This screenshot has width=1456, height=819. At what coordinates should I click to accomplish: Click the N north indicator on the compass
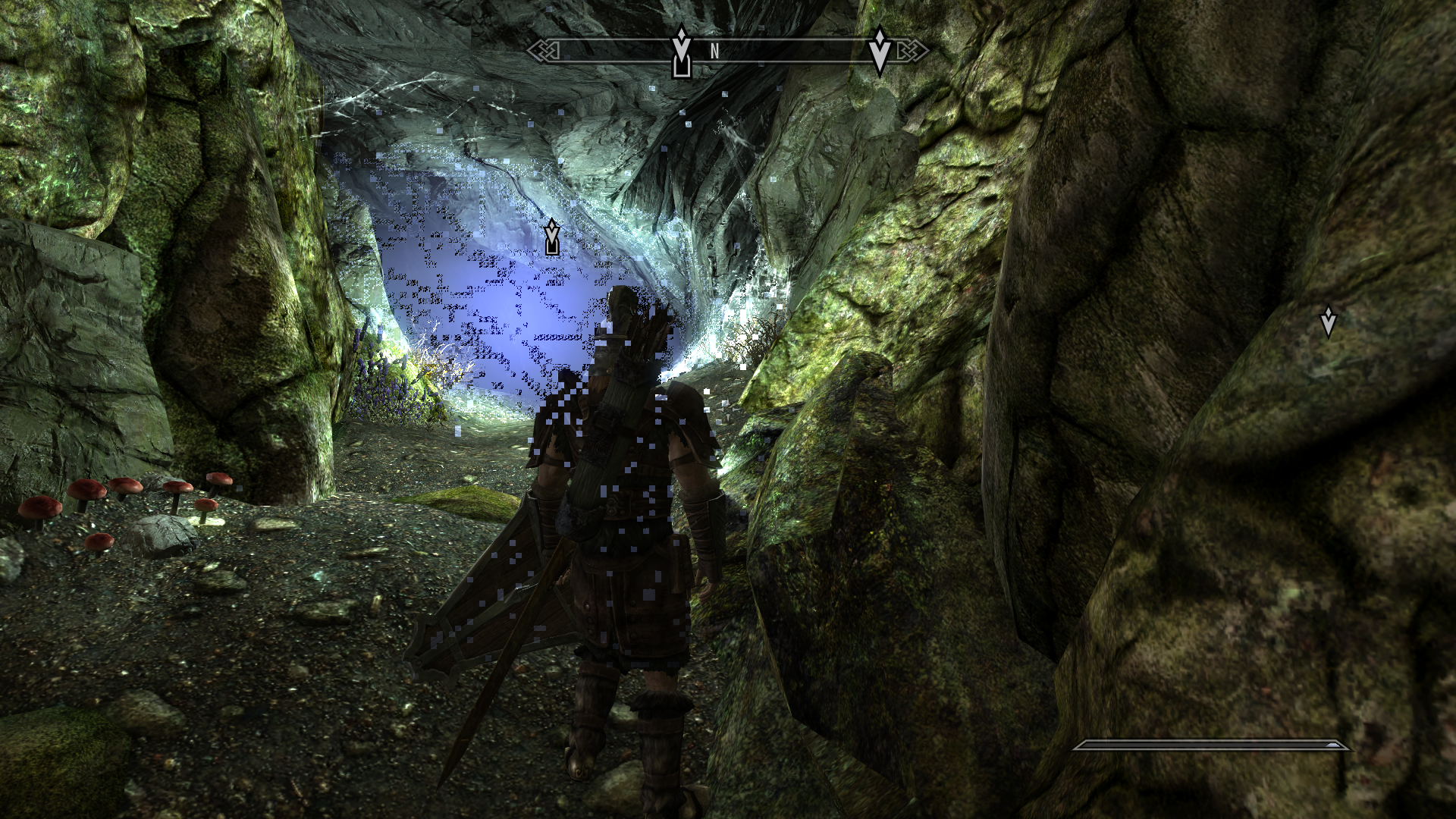[x=714, y=52]
